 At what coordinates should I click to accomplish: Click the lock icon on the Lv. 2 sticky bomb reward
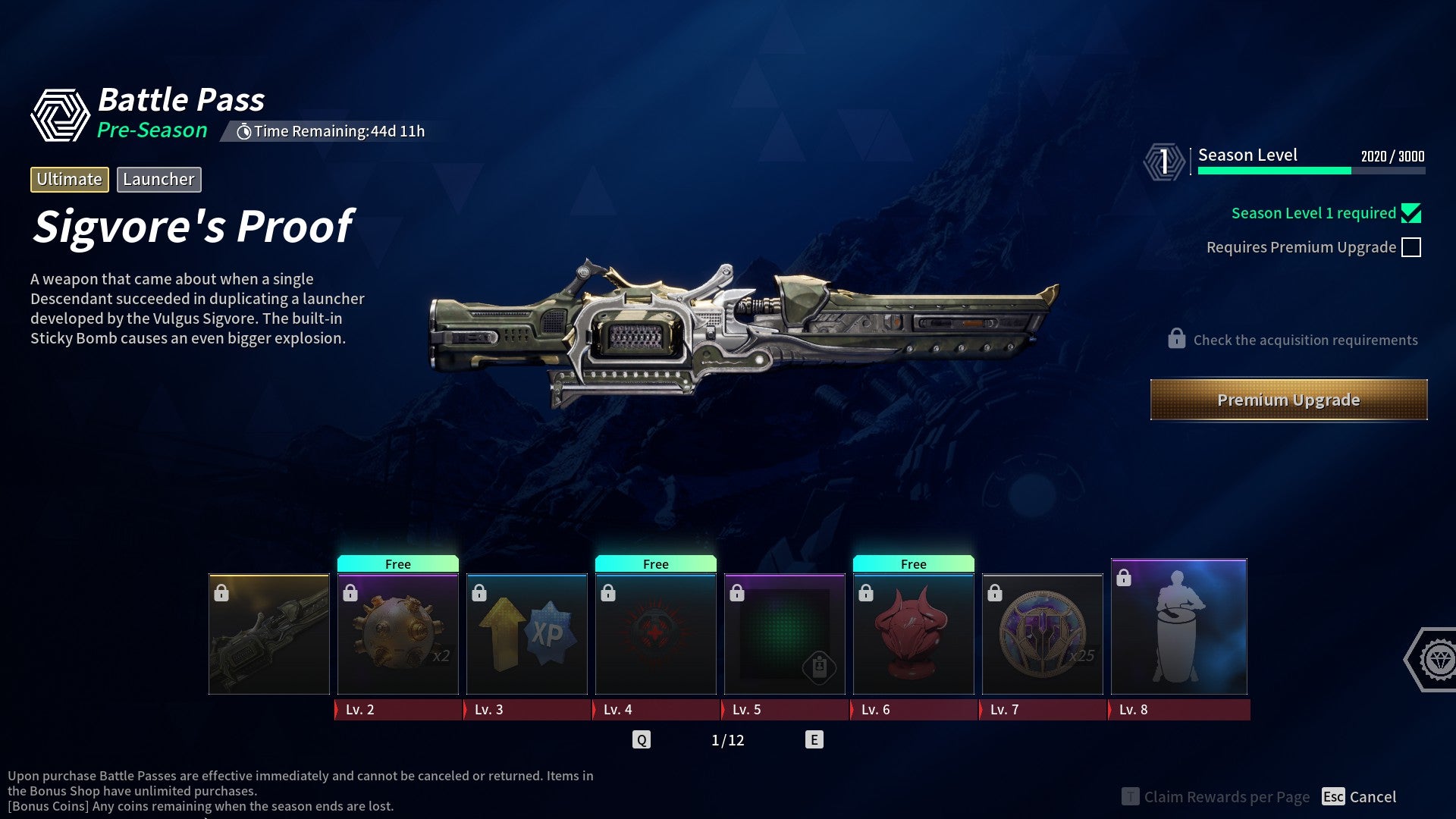point(350,592)
